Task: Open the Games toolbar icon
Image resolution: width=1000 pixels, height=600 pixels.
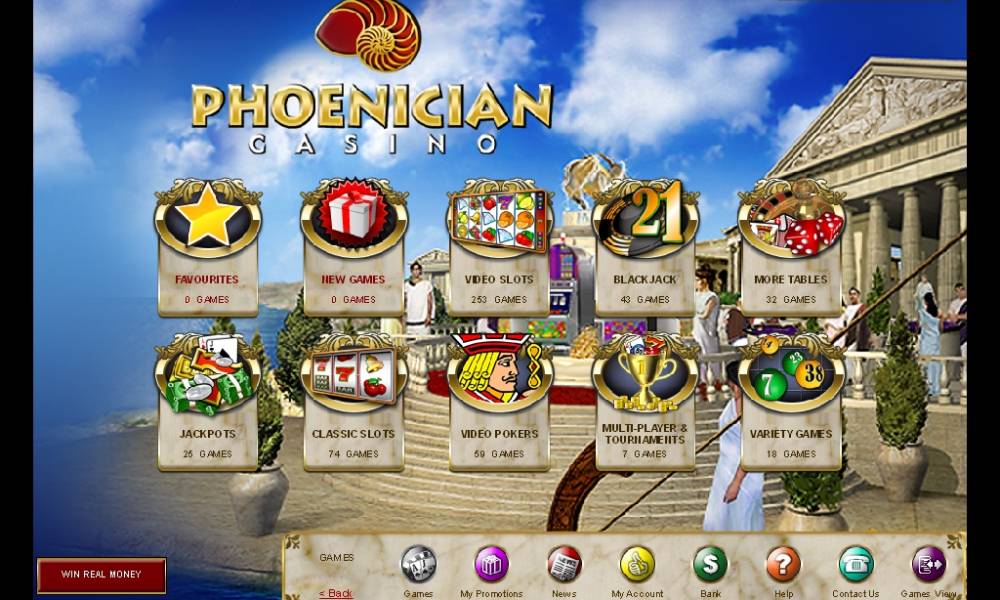Action: (418, 565)
